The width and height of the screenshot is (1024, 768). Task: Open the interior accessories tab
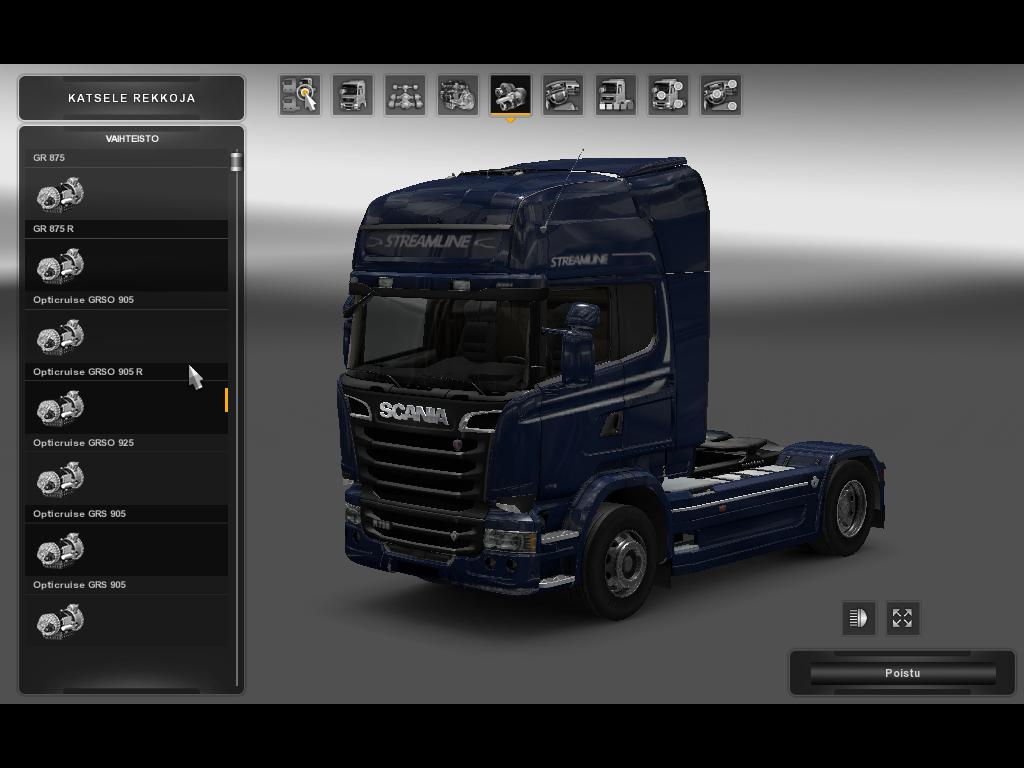(720, 95)
